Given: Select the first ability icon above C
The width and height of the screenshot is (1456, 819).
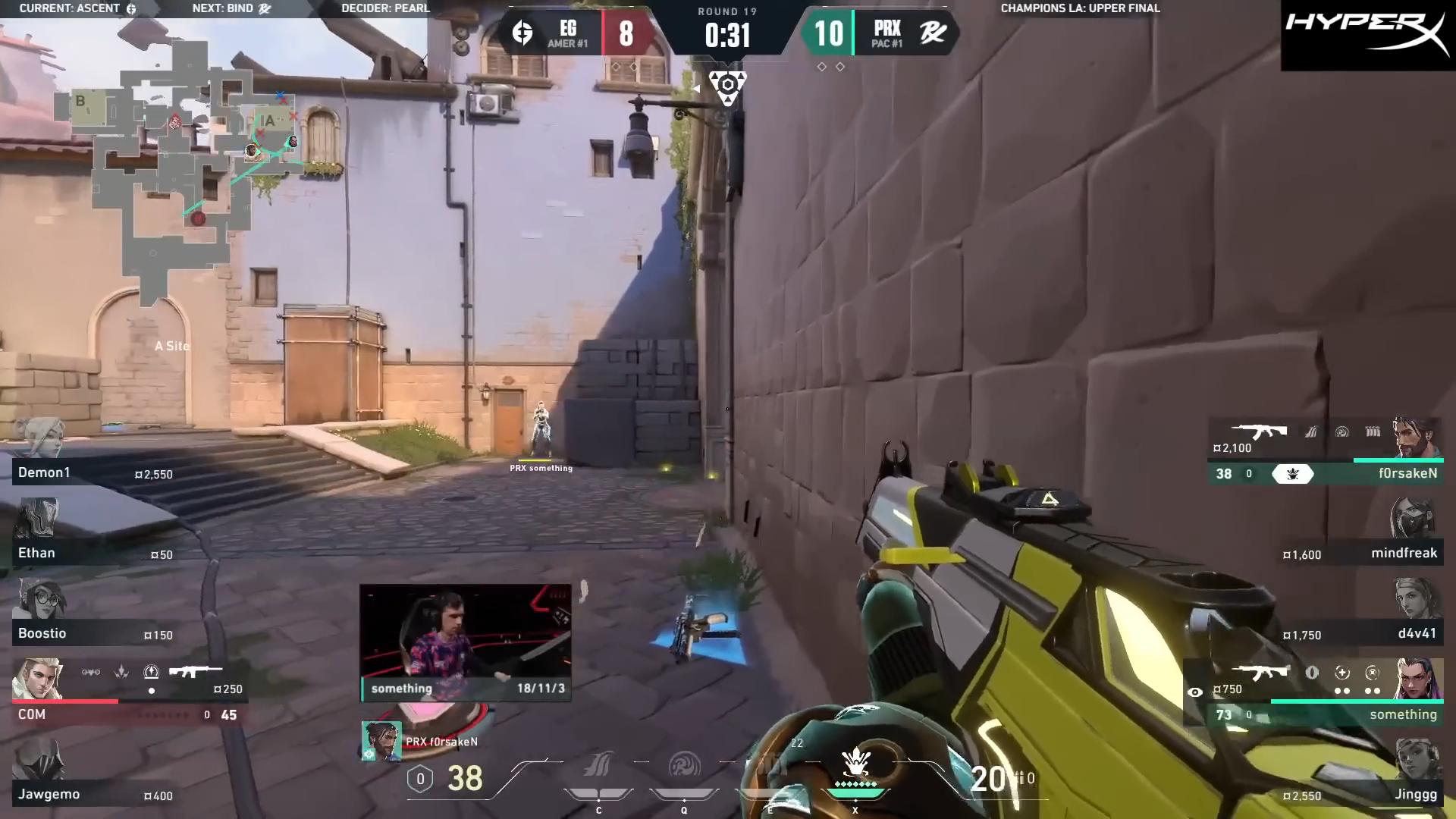Looking at the screenshot, I should [598, 767].
